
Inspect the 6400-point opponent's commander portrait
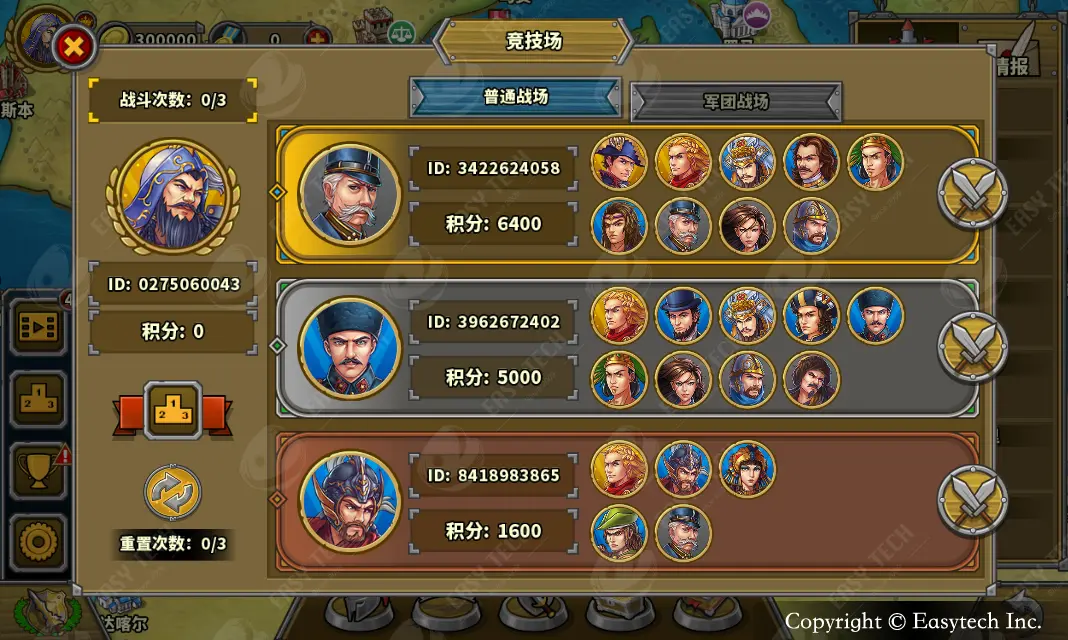(349, 193)
